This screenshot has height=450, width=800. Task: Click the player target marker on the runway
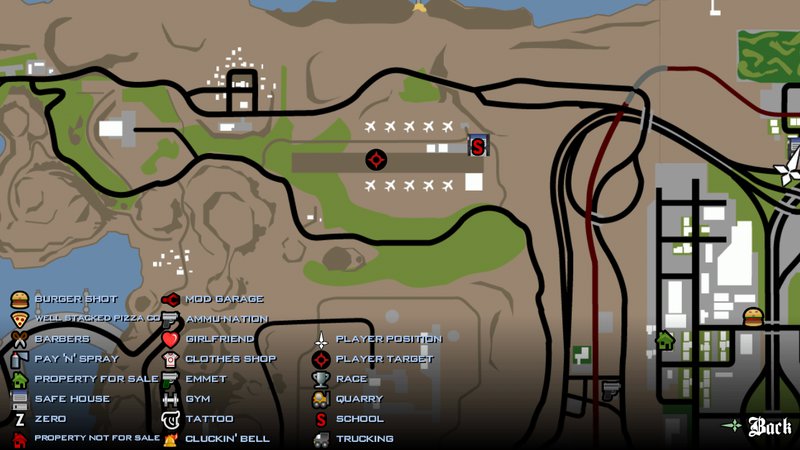377,159
